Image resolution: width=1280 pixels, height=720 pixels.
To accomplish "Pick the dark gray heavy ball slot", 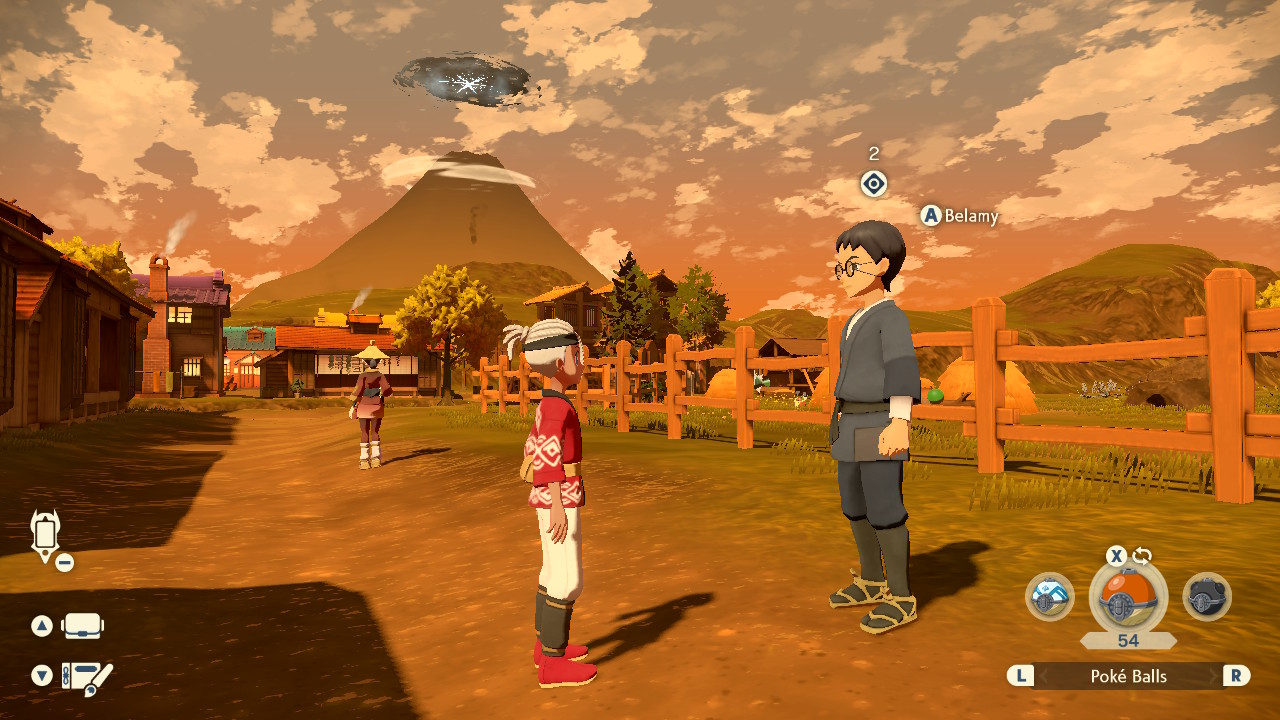I will pyautogui.click(x=1206, y=597).
